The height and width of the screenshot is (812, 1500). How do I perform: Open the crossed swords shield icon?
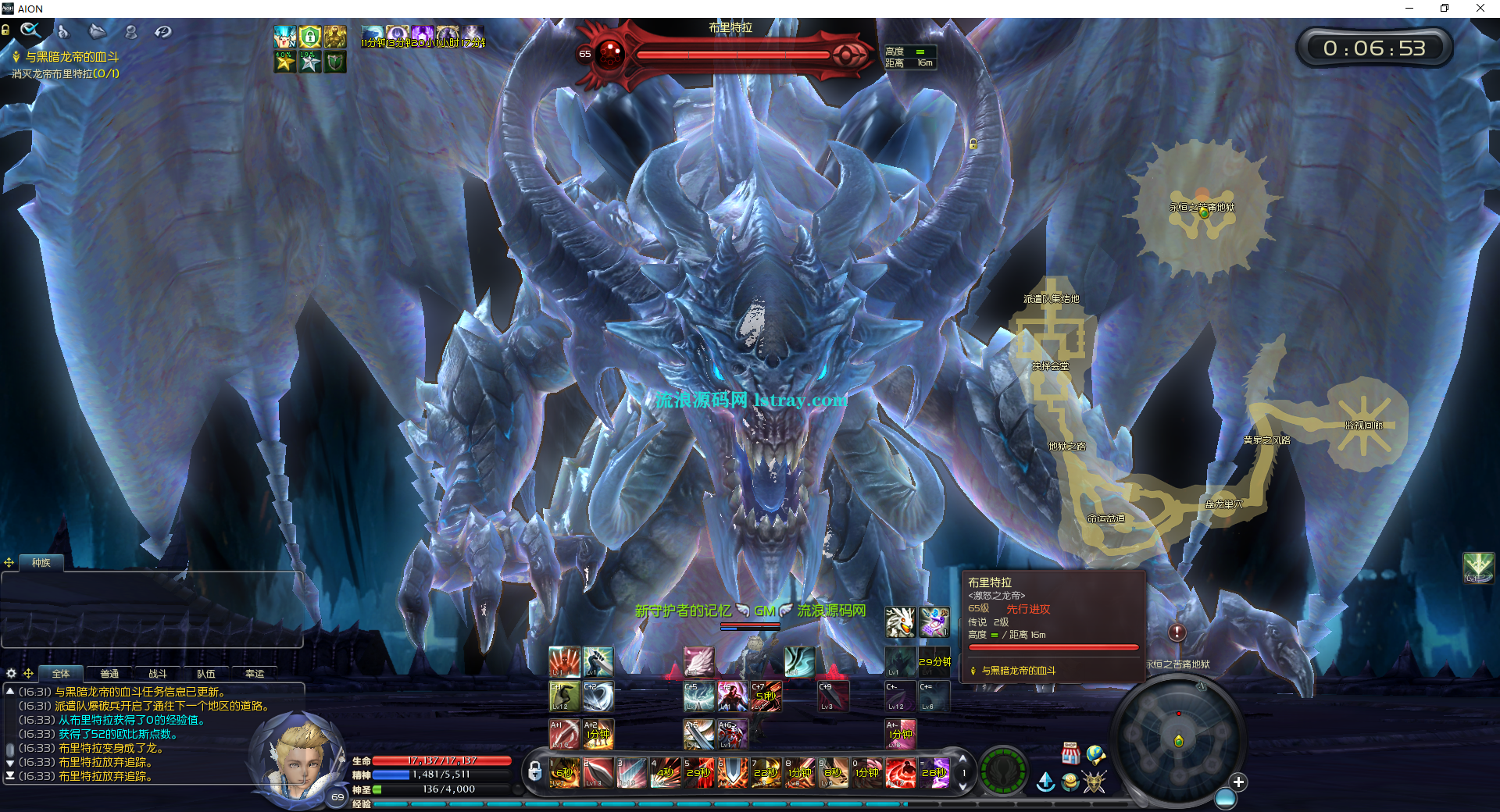click(1095, 781)
